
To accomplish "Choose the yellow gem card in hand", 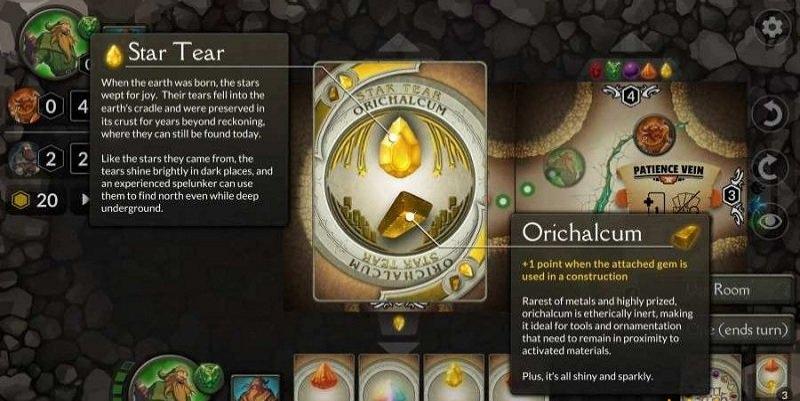I will [x=455, y=380].
